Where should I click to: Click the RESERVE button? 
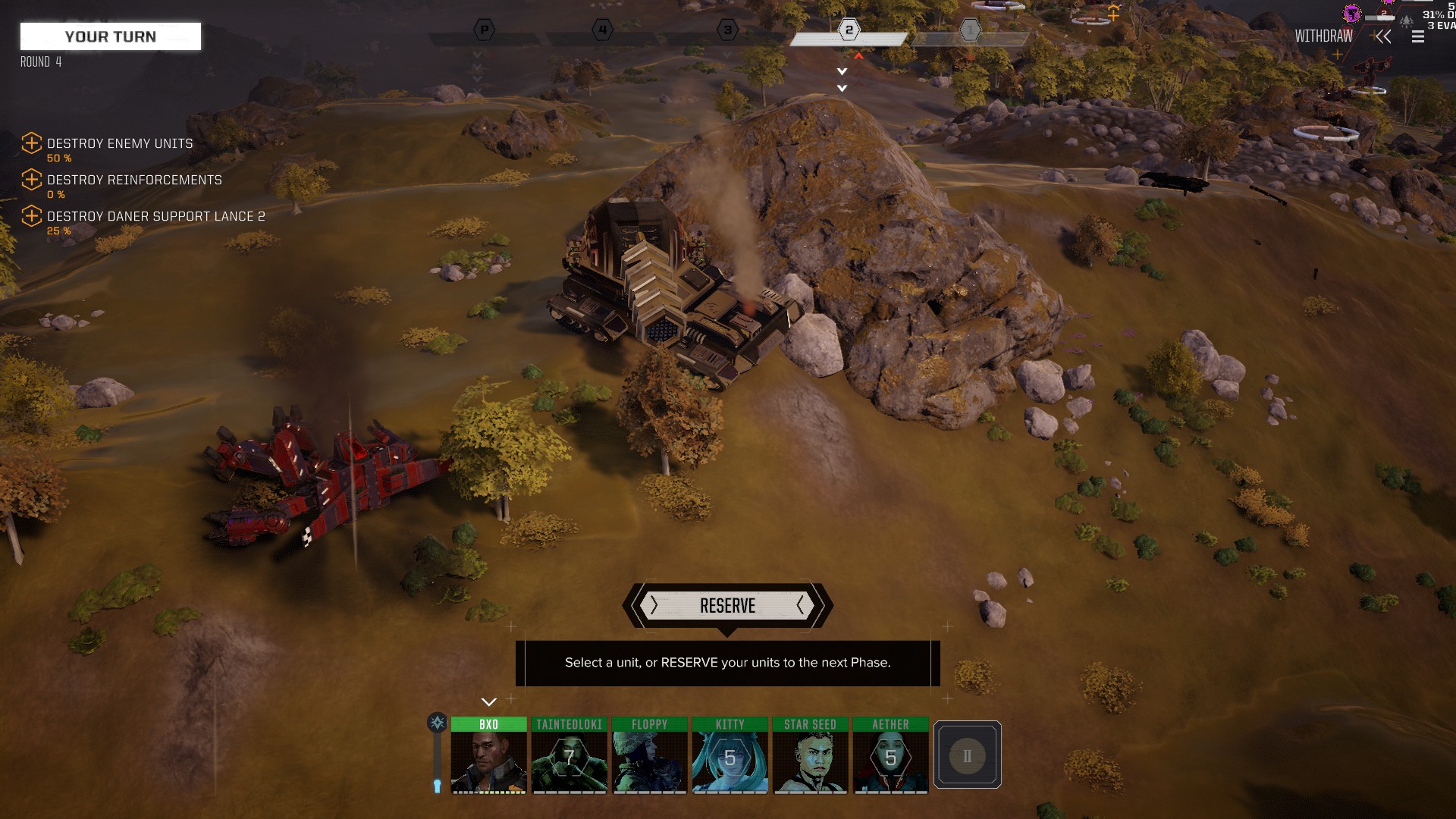pyautogui.click(x=727, y=606)
